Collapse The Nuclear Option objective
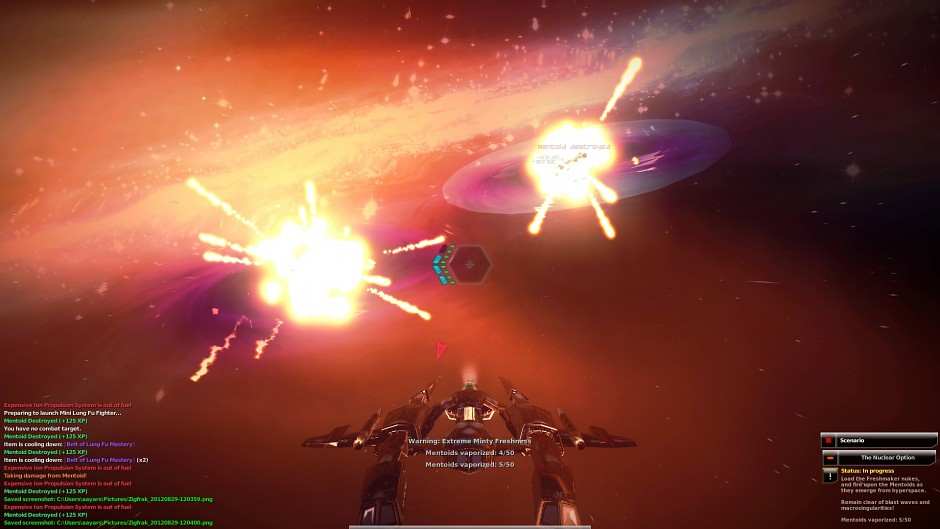The width and height of the screenshot is (940, 529). pos(829,457)
